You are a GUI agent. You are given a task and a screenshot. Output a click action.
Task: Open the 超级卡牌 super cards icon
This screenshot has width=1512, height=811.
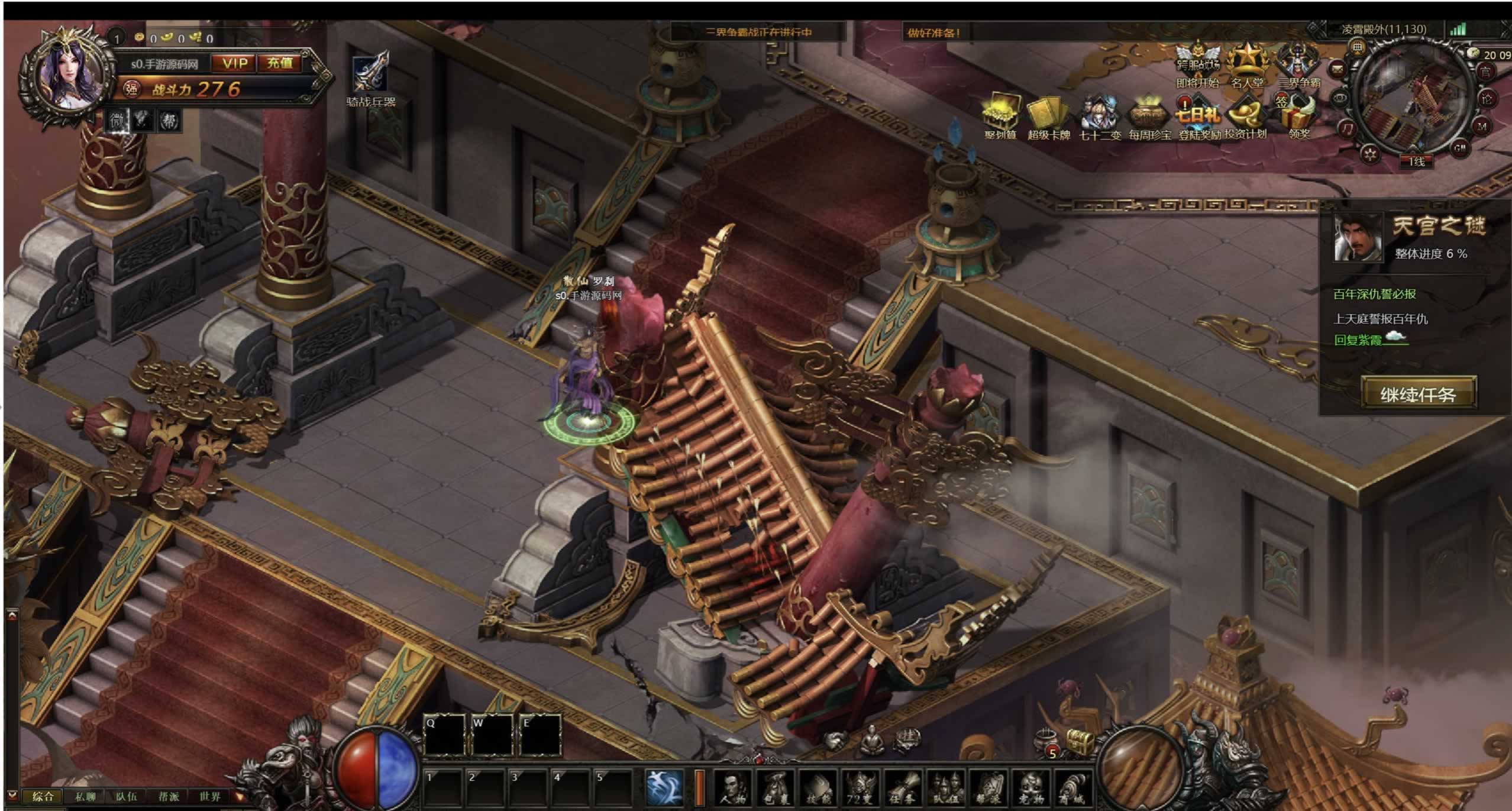tap(1048, 115)
